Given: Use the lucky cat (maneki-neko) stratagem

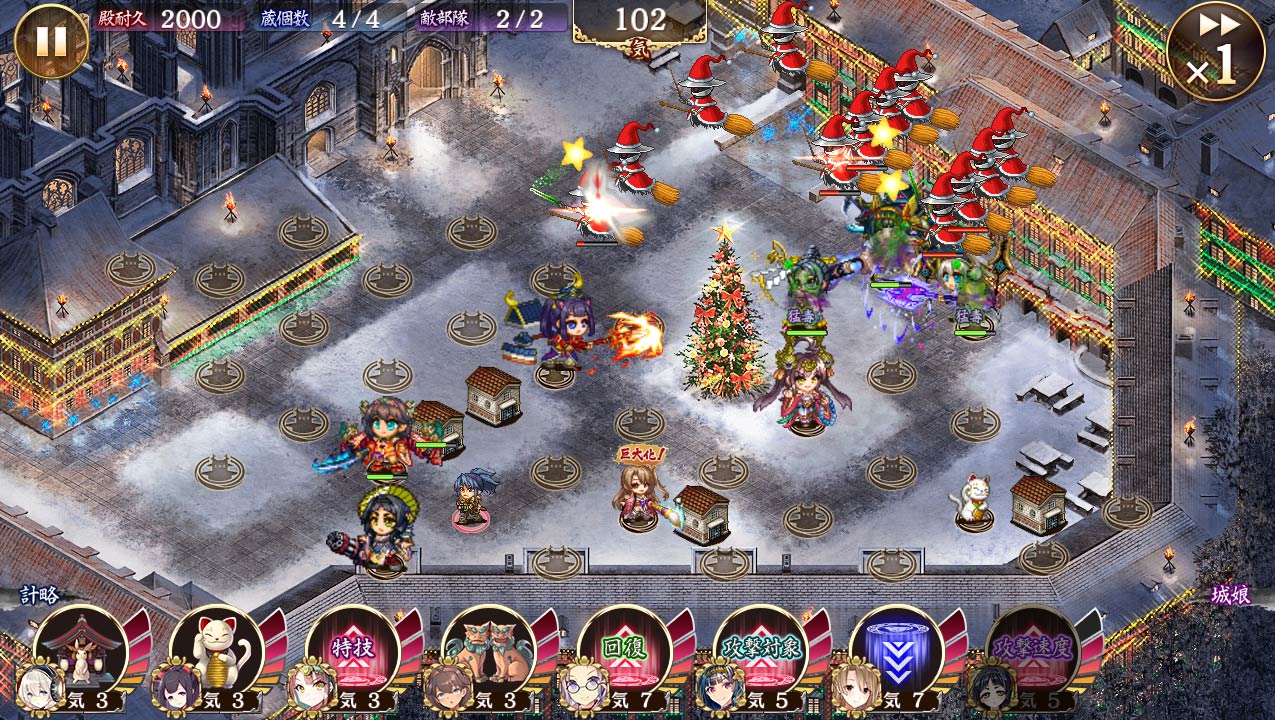Looking at the screenshot, I should [x=216, y=650].
